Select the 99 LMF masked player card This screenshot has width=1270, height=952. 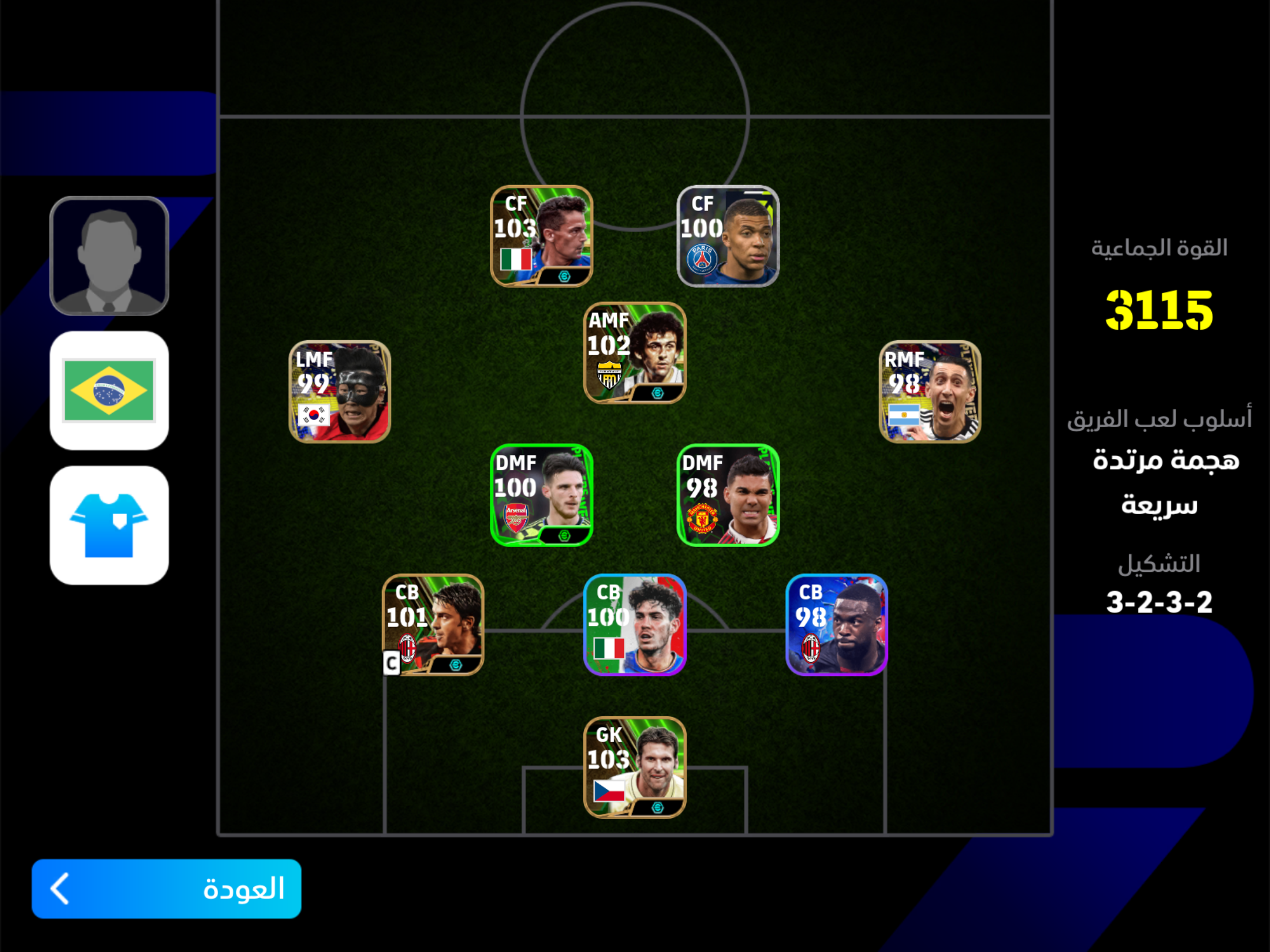(x=340, y=392)
